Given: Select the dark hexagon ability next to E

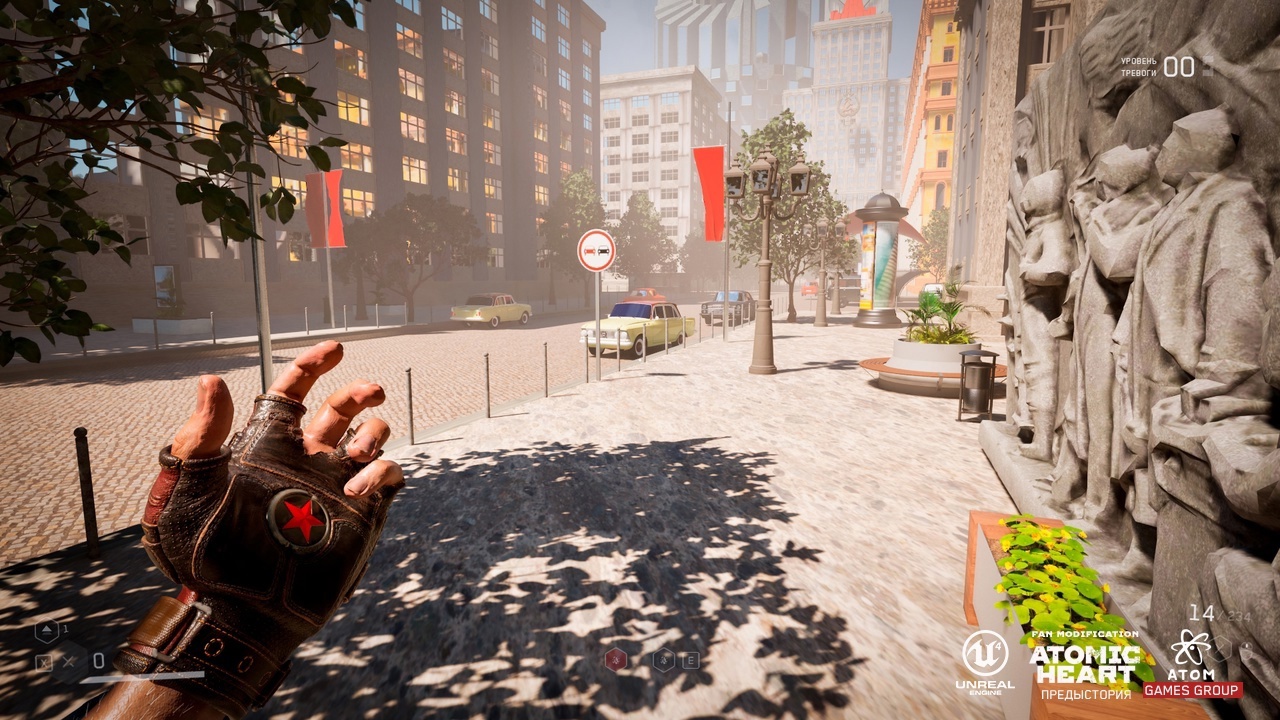Looking at the screenshot, I should tap(663, 659).
